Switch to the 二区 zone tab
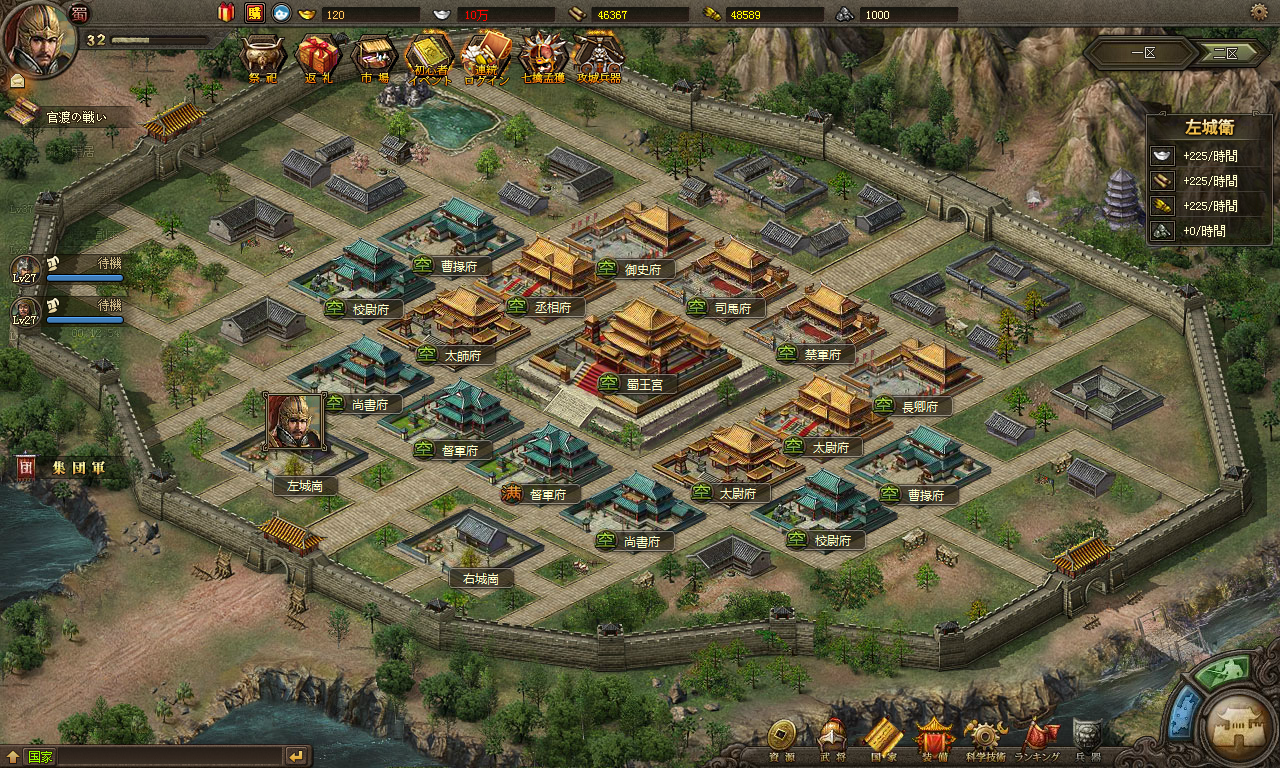 tap(1225, 54)
